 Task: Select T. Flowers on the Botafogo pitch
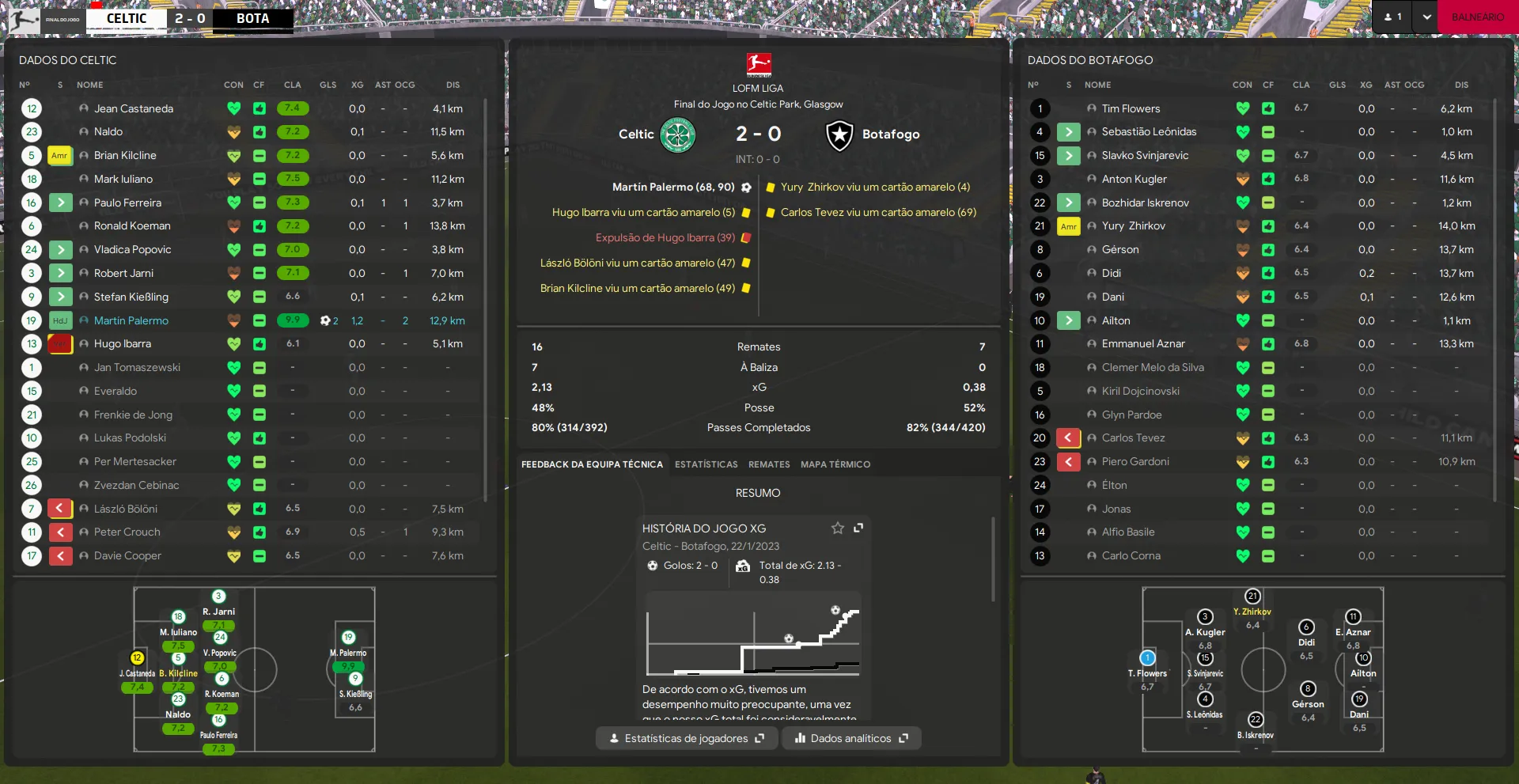point(1147,658)
